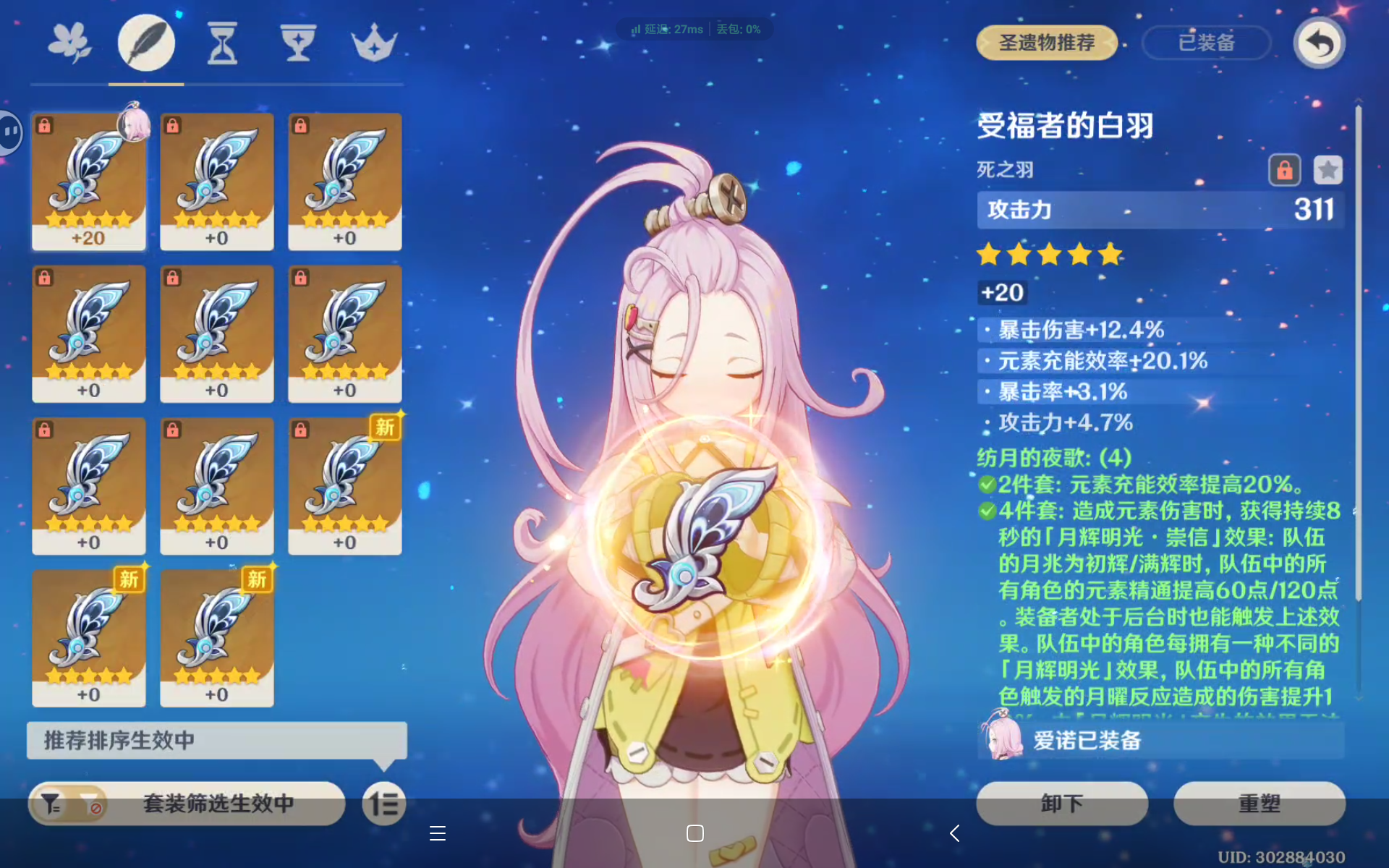Click the back arrow in top right corner
The image size is (1389, 868).
click(1319, 43)
